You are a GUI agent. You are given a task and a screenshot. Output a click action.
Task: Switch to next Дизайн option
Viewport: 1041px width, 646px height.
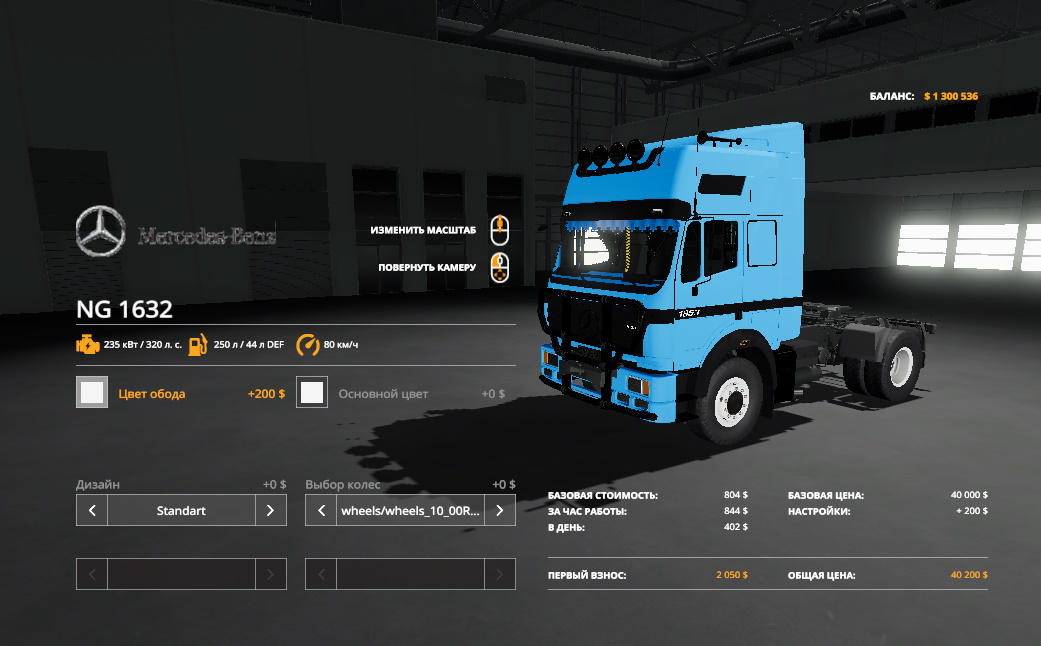click(270, 511)
